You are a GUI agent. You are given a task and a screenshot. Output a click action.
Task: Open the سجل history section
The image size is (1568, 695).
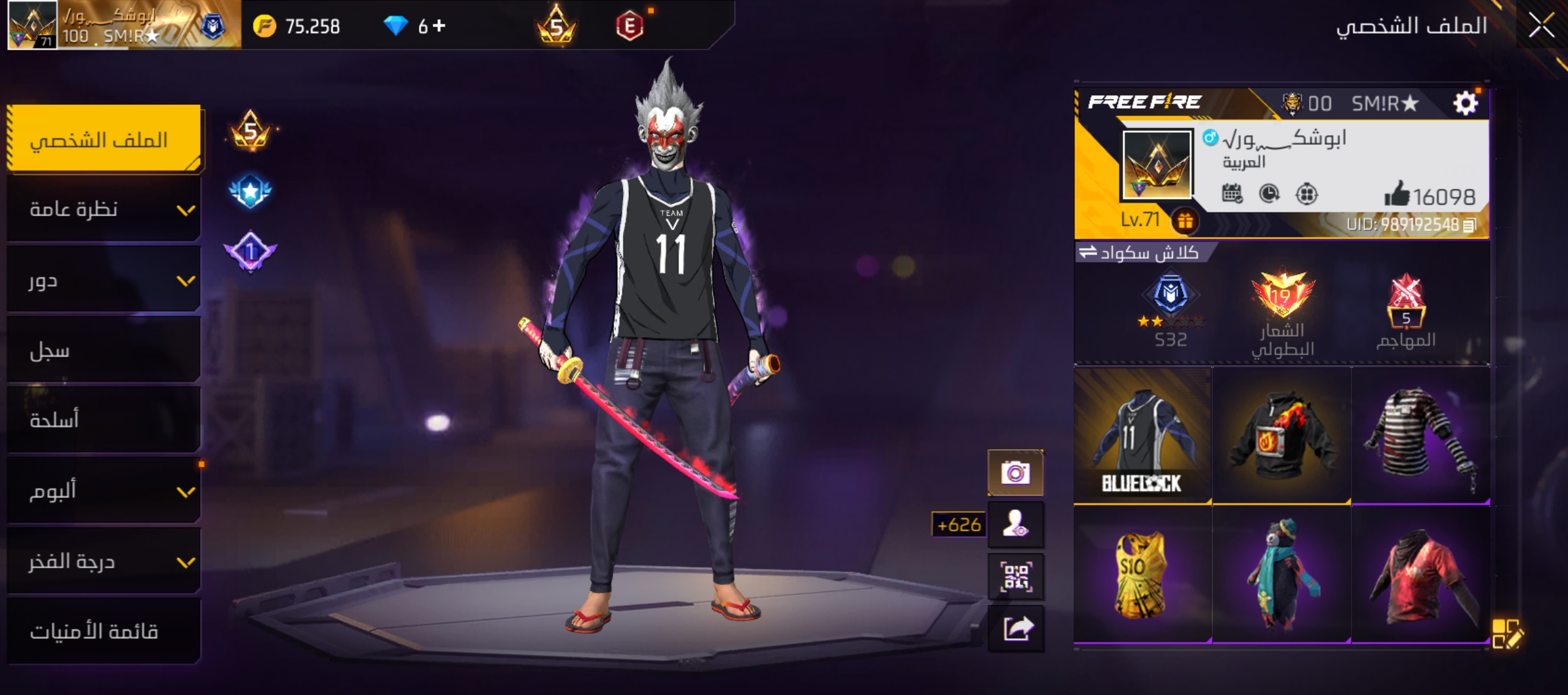coord(104,350)
